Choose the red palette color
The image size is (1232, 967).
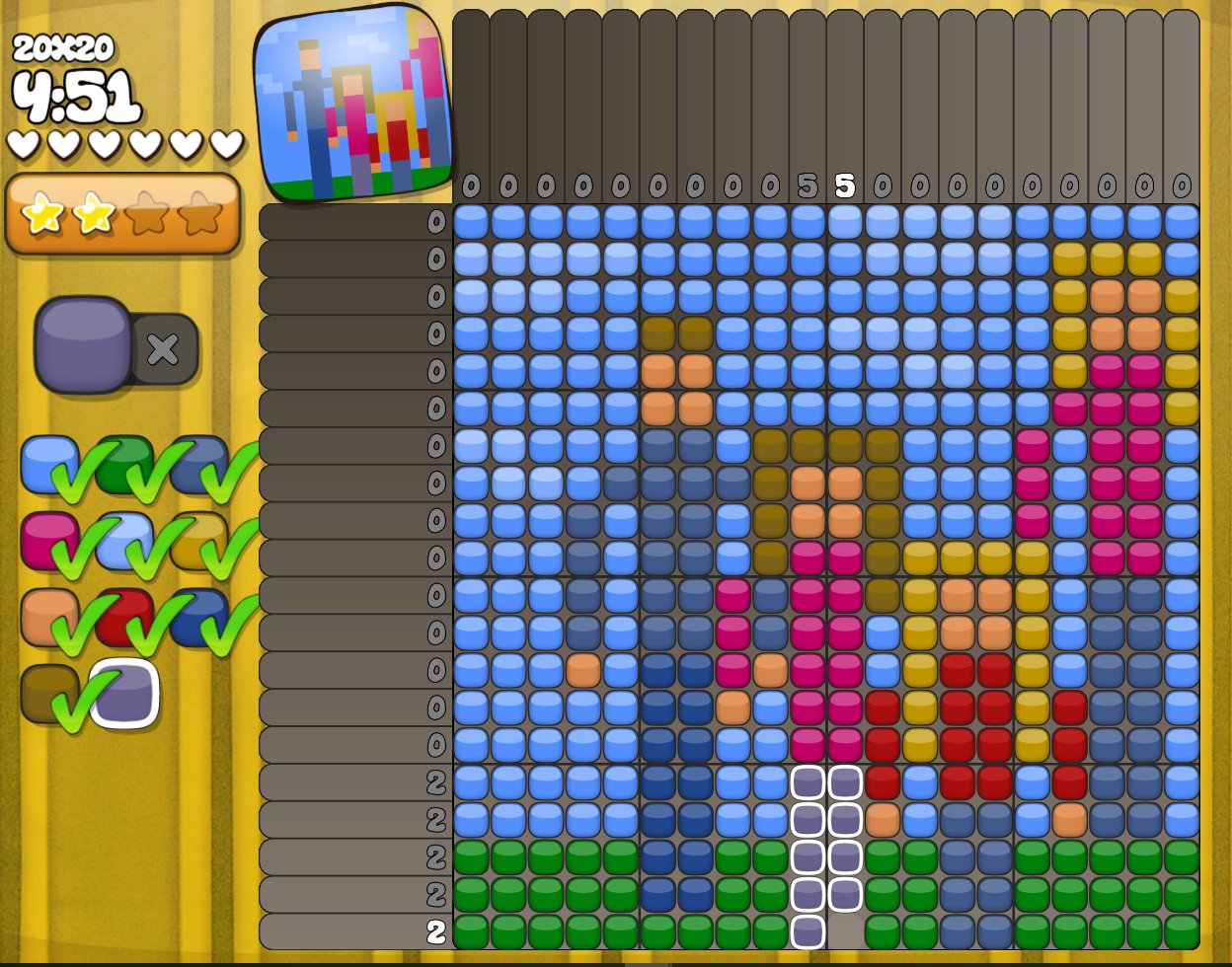point(123,617)
